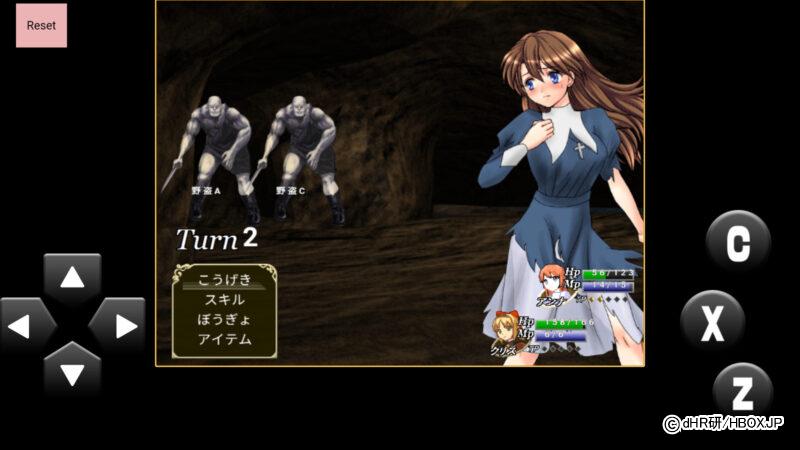Tap the round C button
The height and width of the screenshot is (450, 800).
pyautogui.click(x=738, y=243)
